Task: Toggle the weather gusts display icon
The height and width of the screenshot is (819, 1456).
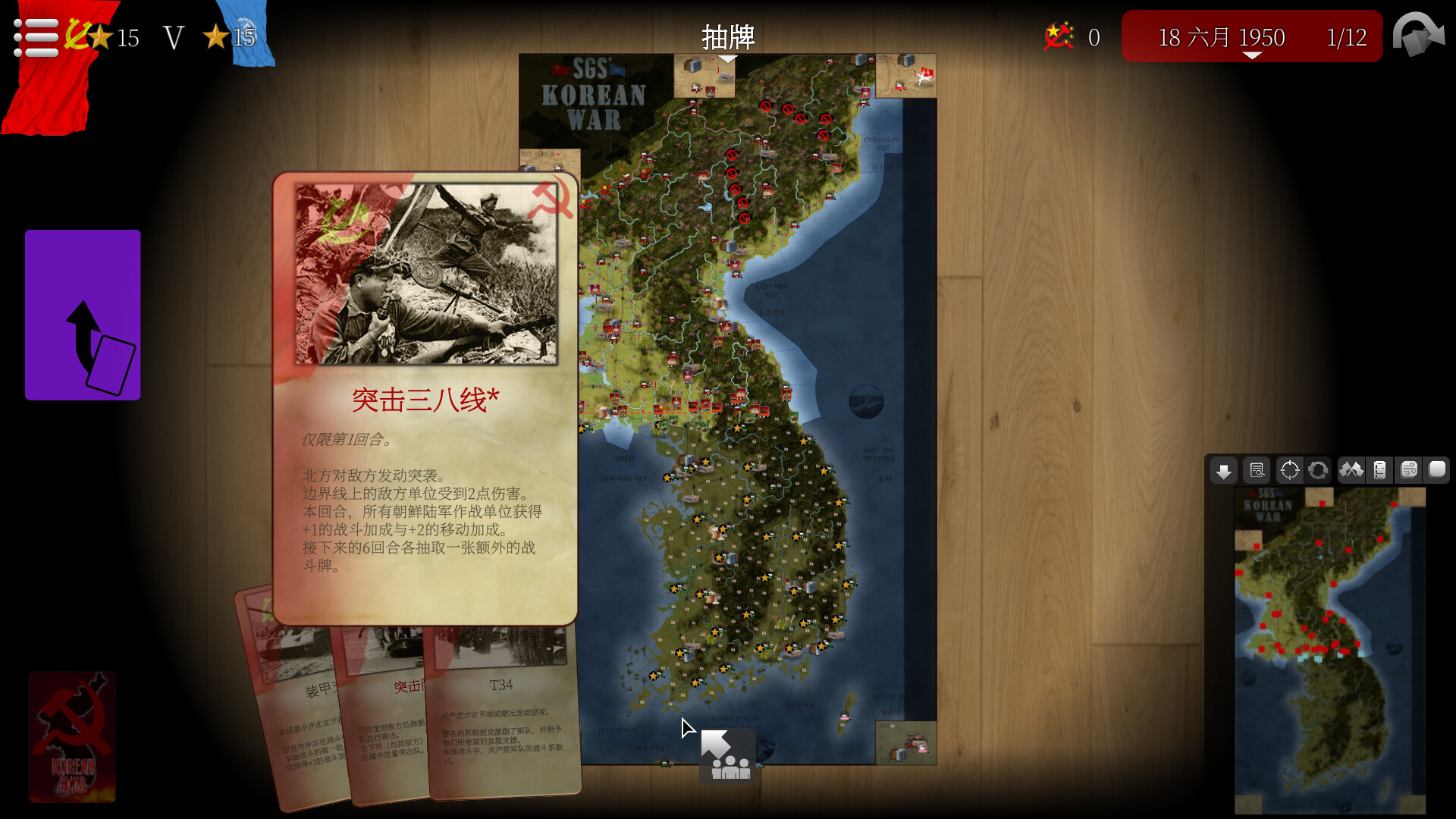Action: click(x=1409, y=470)
